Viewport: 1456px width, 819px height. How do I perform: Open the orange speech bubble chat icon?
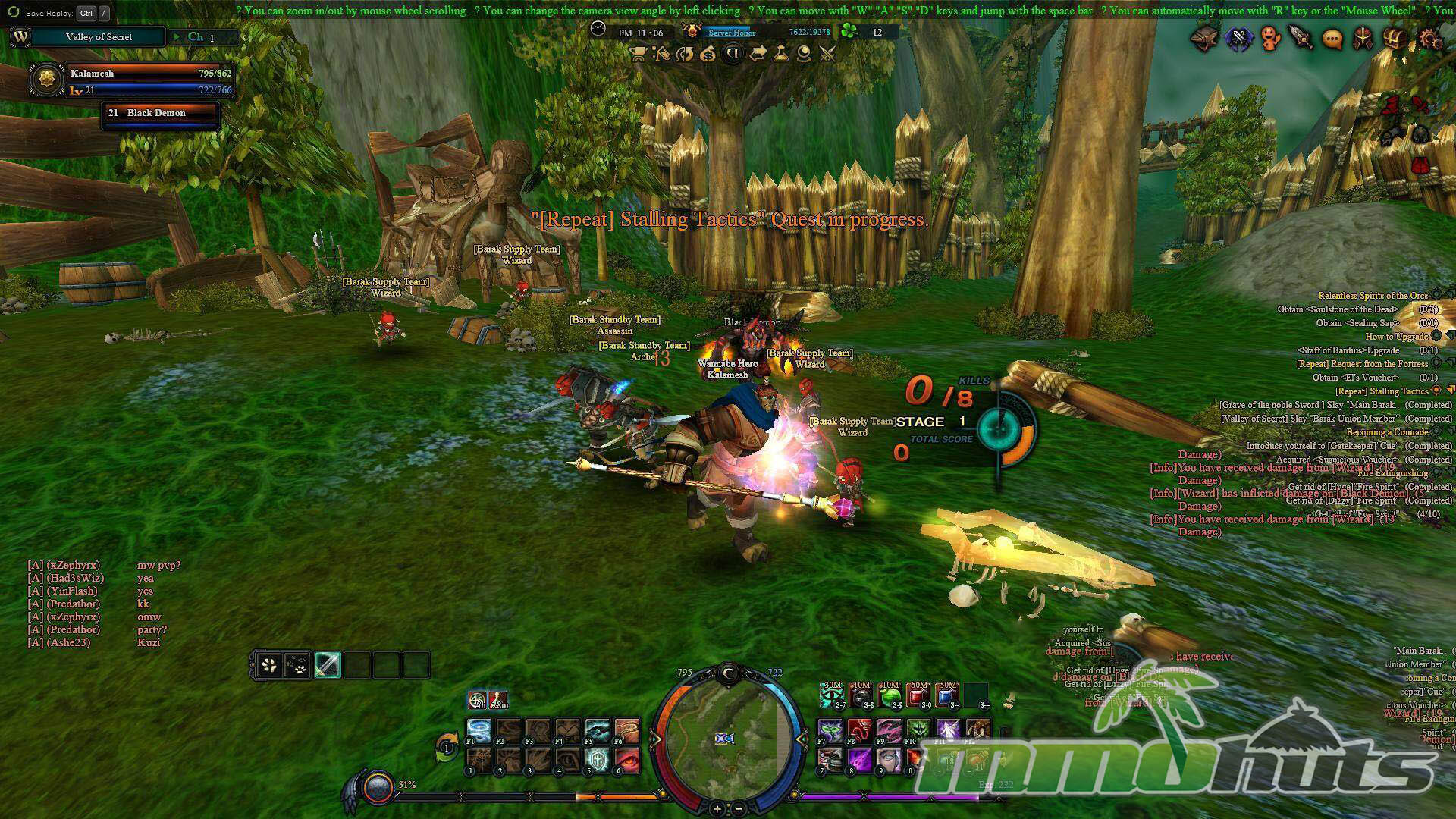point(1332,39)
